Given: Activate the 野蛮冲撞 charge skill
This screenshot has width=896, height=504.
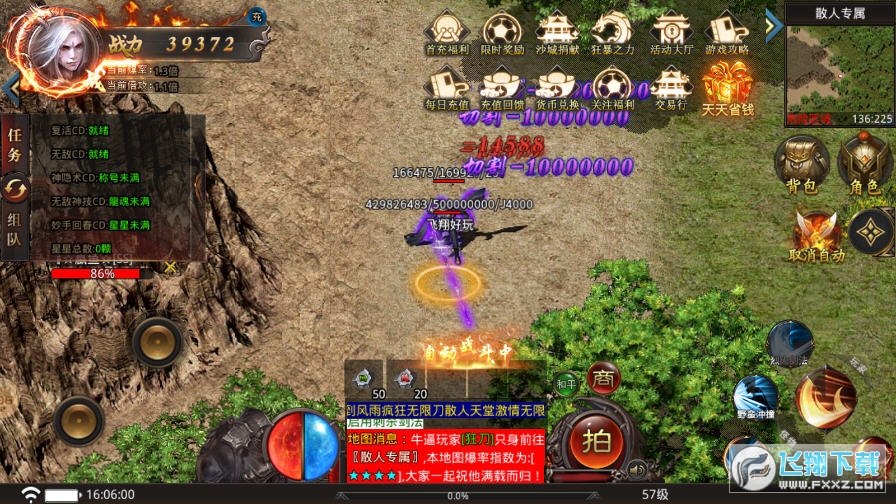Looking at the screenshot, I should [x=755, y=398].
